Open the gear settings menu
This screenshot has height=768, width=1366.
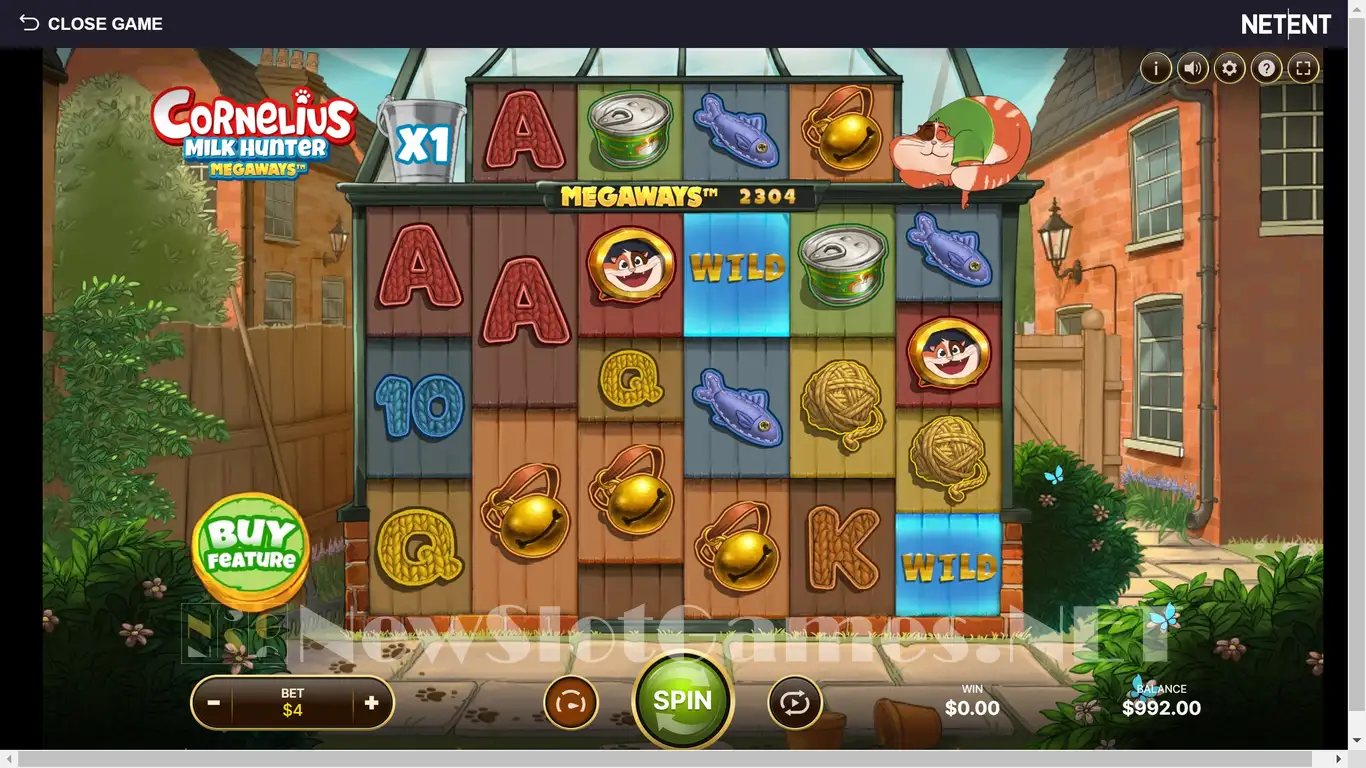point(1230,68)
